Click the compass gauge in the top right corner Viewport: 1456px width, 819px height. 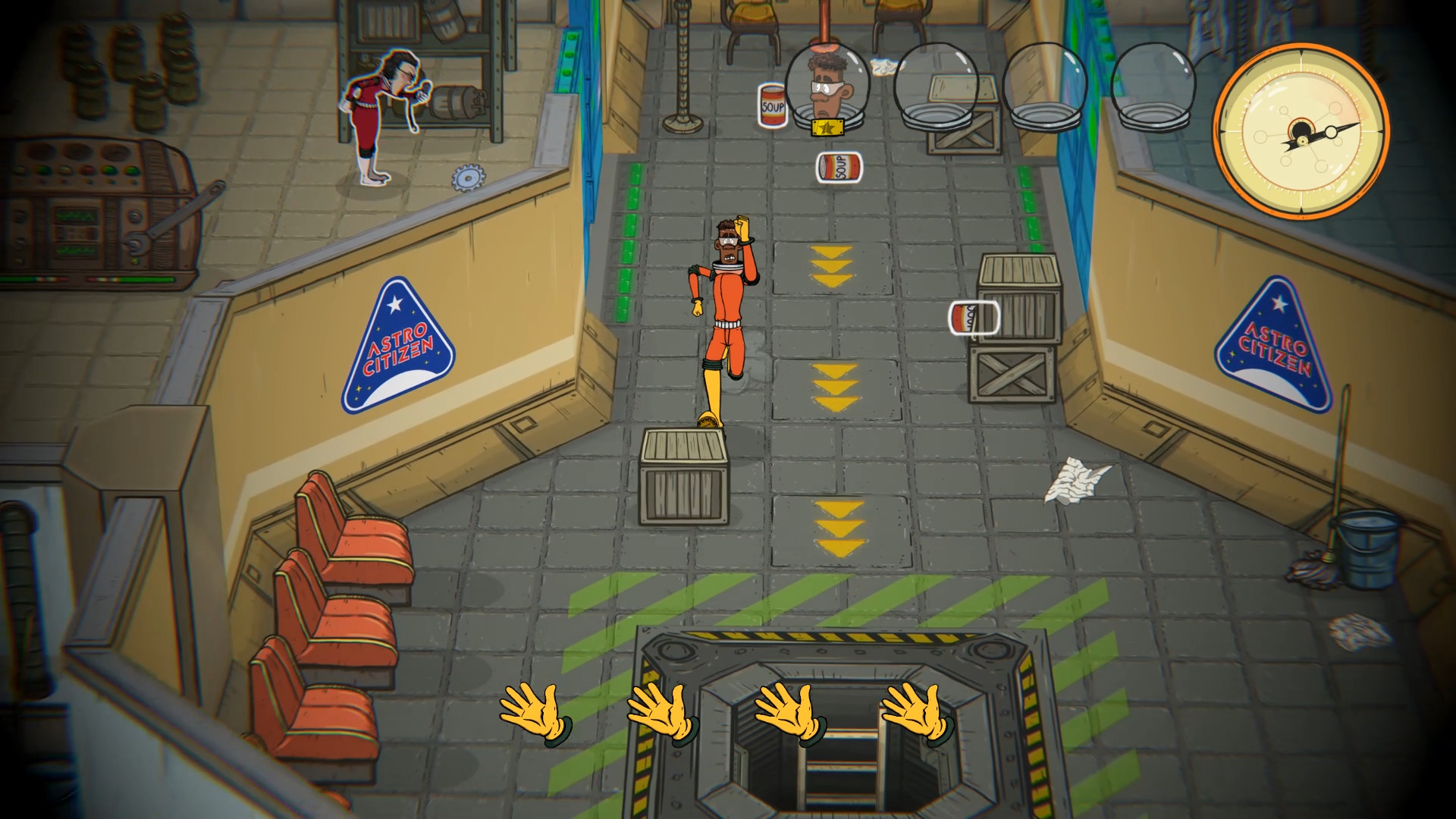pos(1303,134)
